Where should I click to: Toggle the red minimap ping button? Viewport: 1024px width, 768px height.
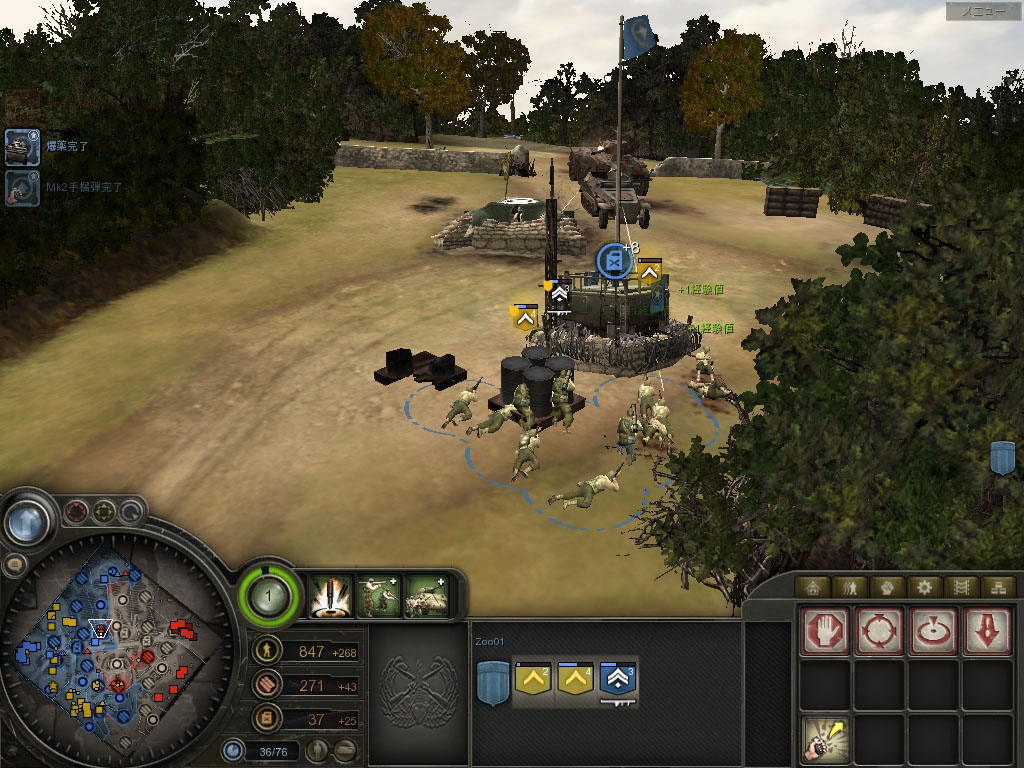(76, 513)
